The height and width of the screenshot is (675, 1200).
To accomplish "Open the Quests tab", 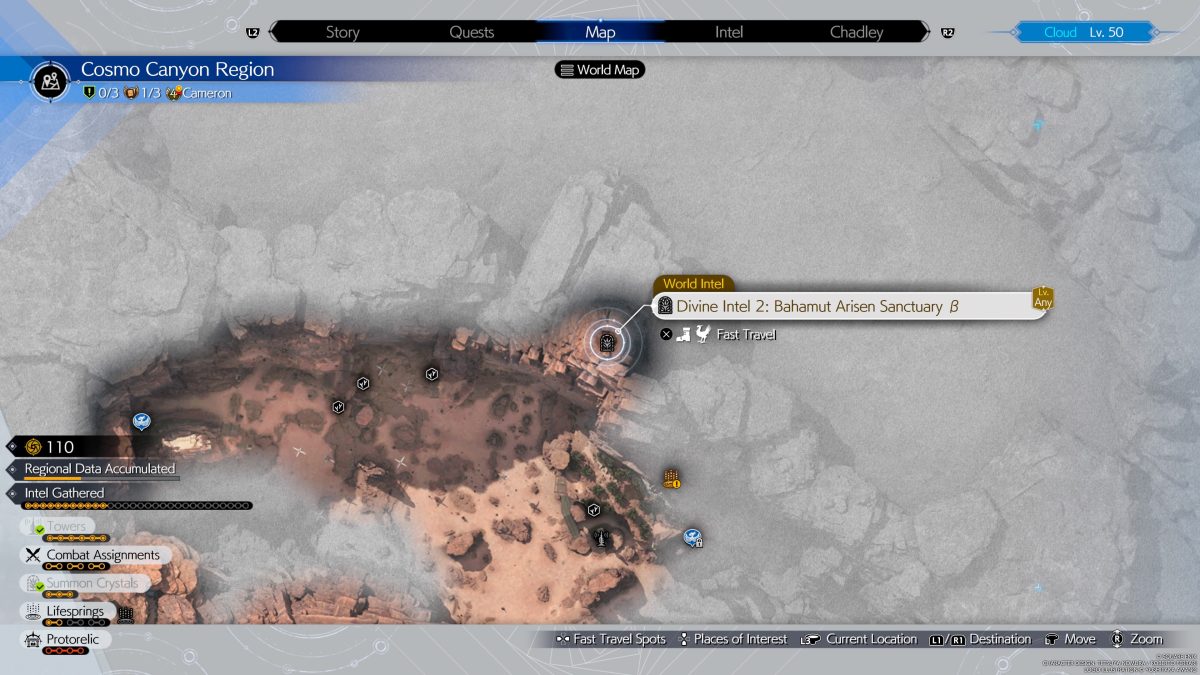I will [x=471, y=32].
